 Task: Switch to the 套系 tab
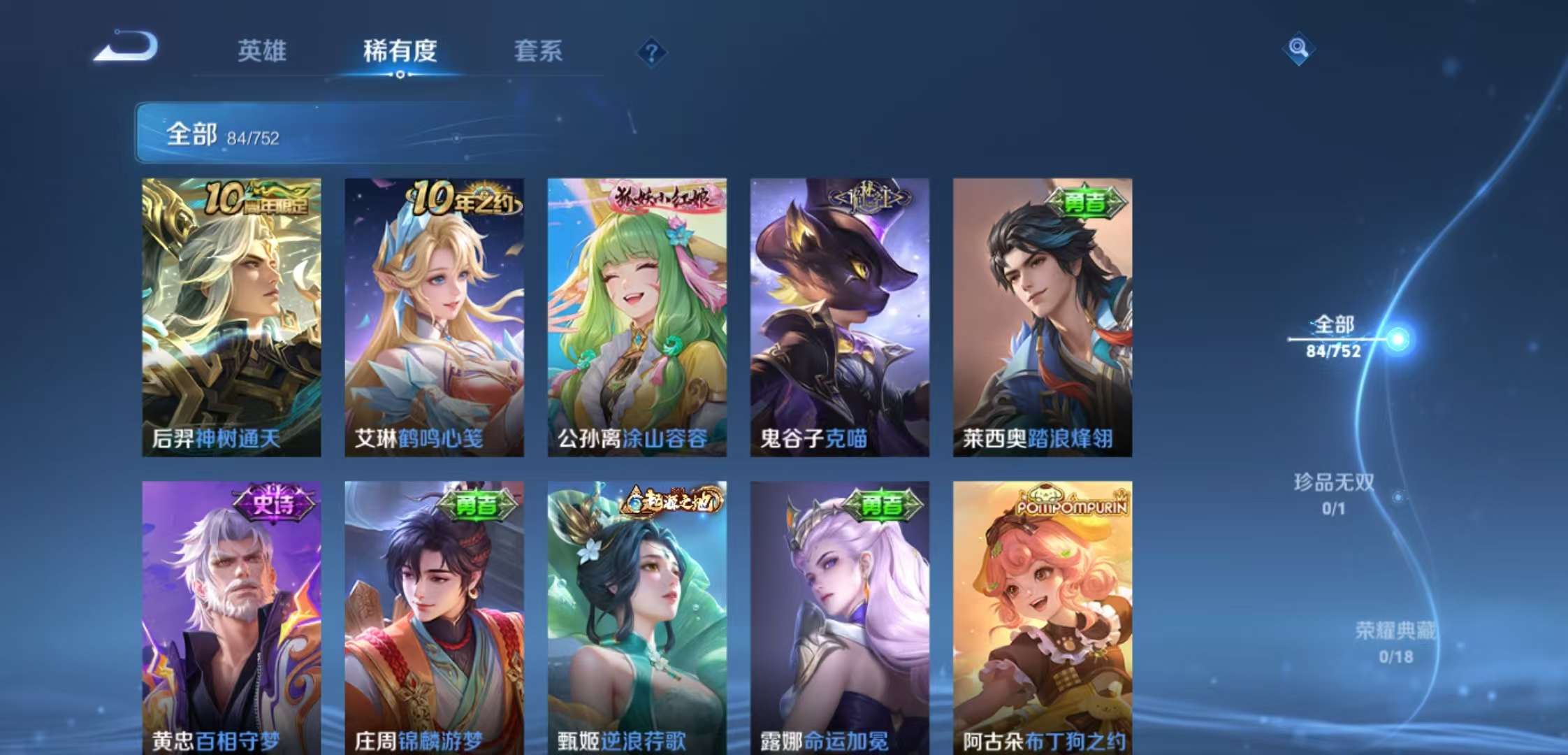(x=539, y=52)
